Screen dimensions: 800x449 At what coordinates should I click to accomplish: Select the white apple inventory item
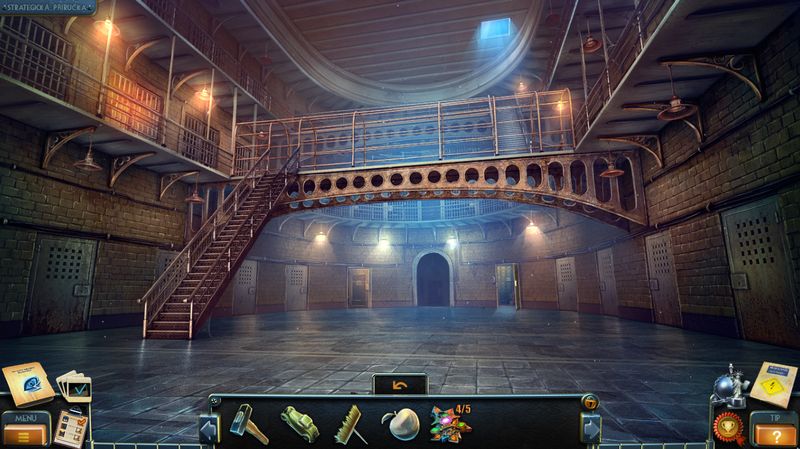pyautogui.click(x=400, y=424)
